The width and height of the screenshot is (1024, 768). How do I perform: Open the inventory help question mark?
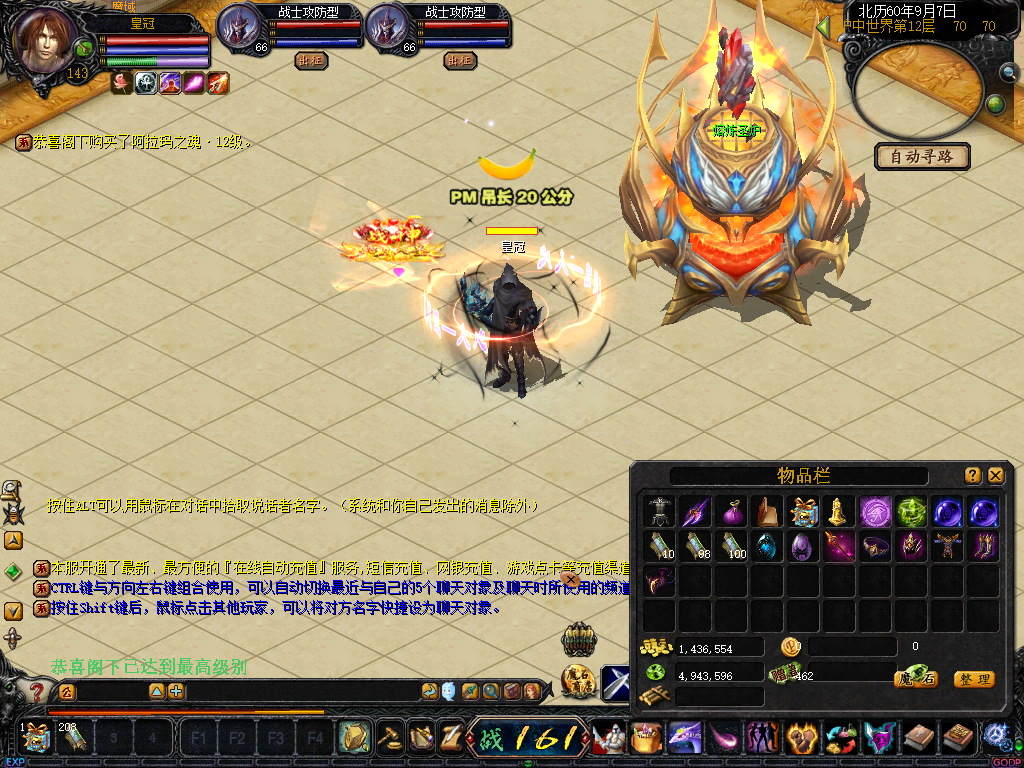tap(972, 476)
